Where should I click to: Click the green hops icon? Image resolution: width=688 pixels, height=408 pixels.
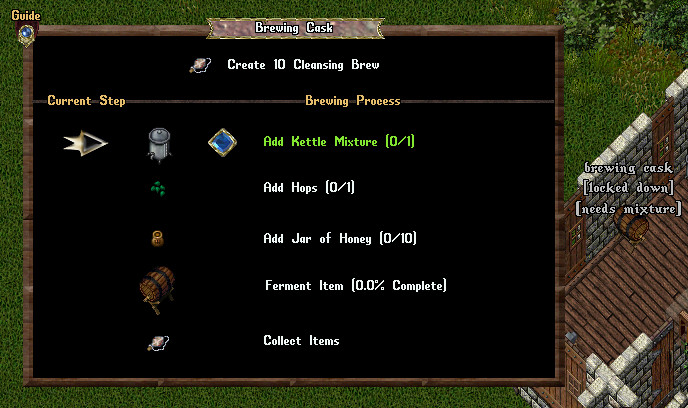[158, 187]
